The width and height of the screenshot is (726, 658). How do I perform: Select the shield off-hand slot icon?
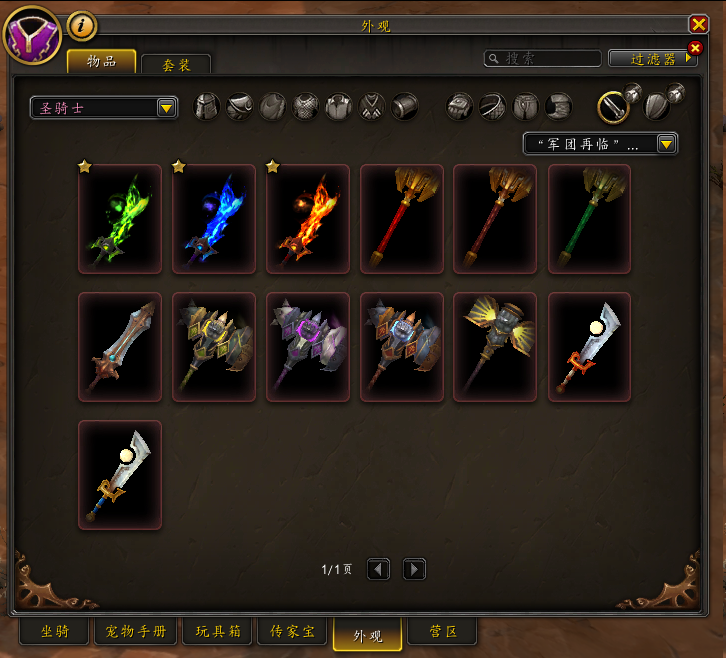tap(657, 105)
